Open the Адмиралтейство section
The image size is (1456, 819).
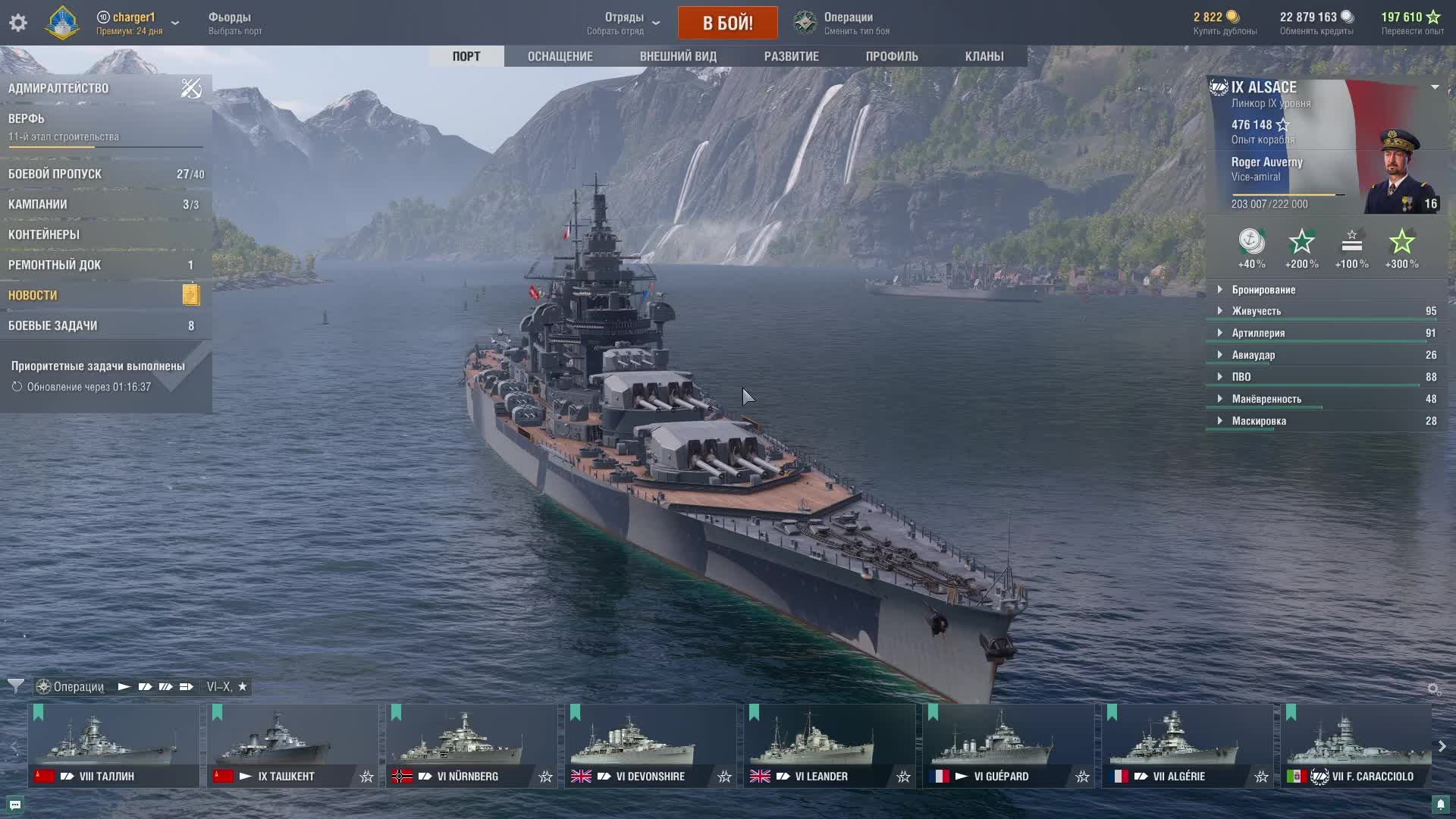[x=58, y=88]
